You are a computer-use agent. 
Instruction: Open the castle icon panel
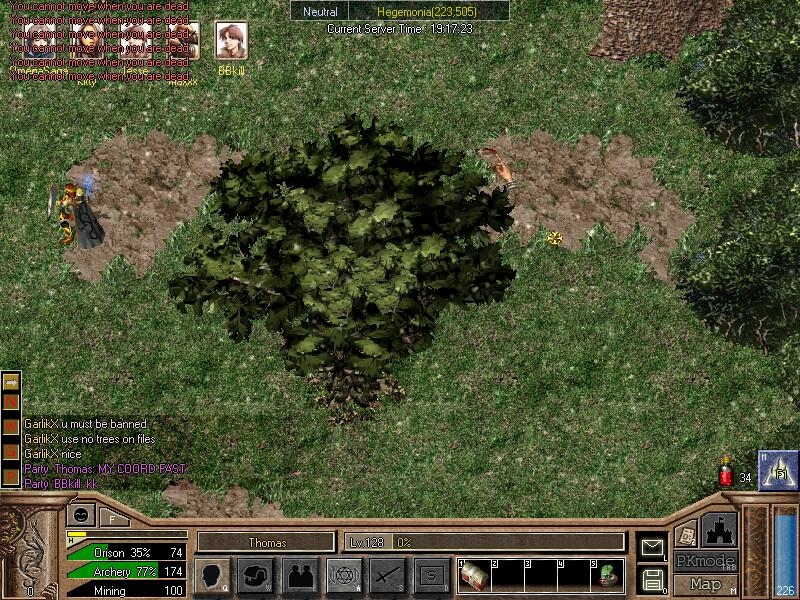click(x=720, y=529)
